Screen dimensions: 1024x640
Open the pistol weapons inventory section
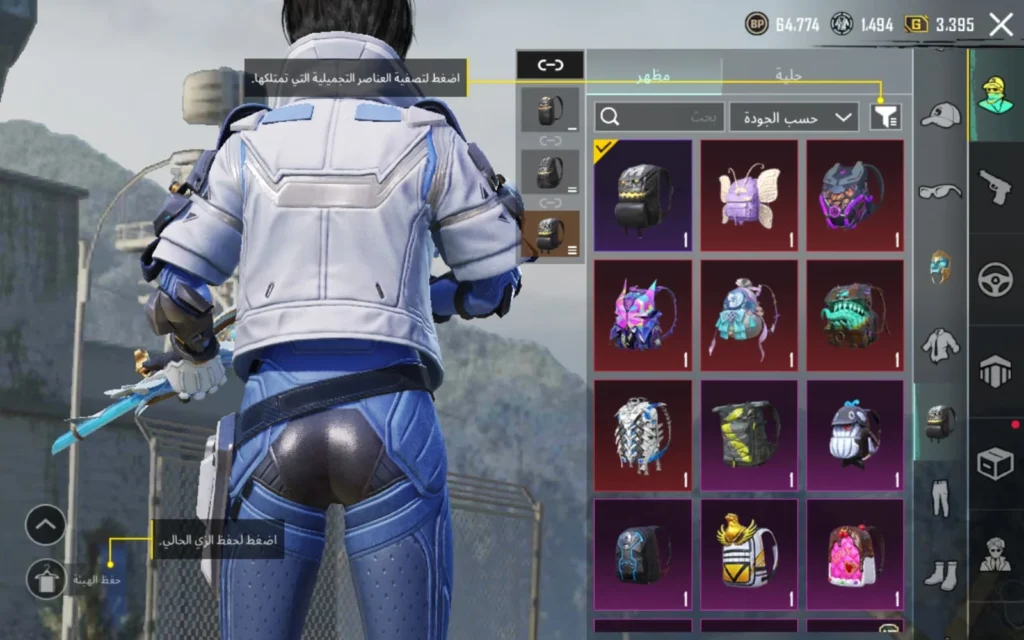coord(996,186)
